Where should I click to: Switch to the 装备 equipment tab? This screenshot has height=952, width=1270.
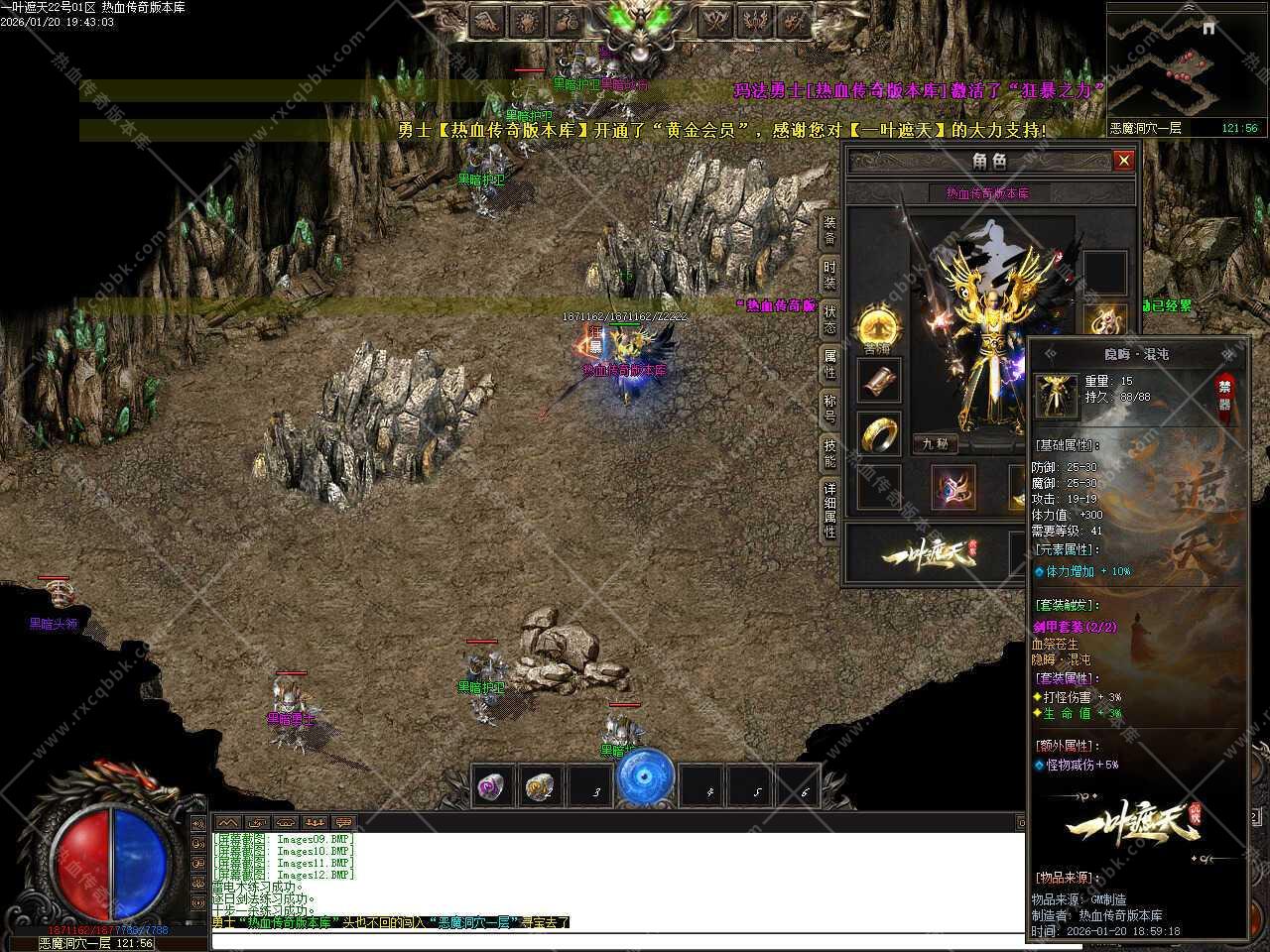(829, 230)
